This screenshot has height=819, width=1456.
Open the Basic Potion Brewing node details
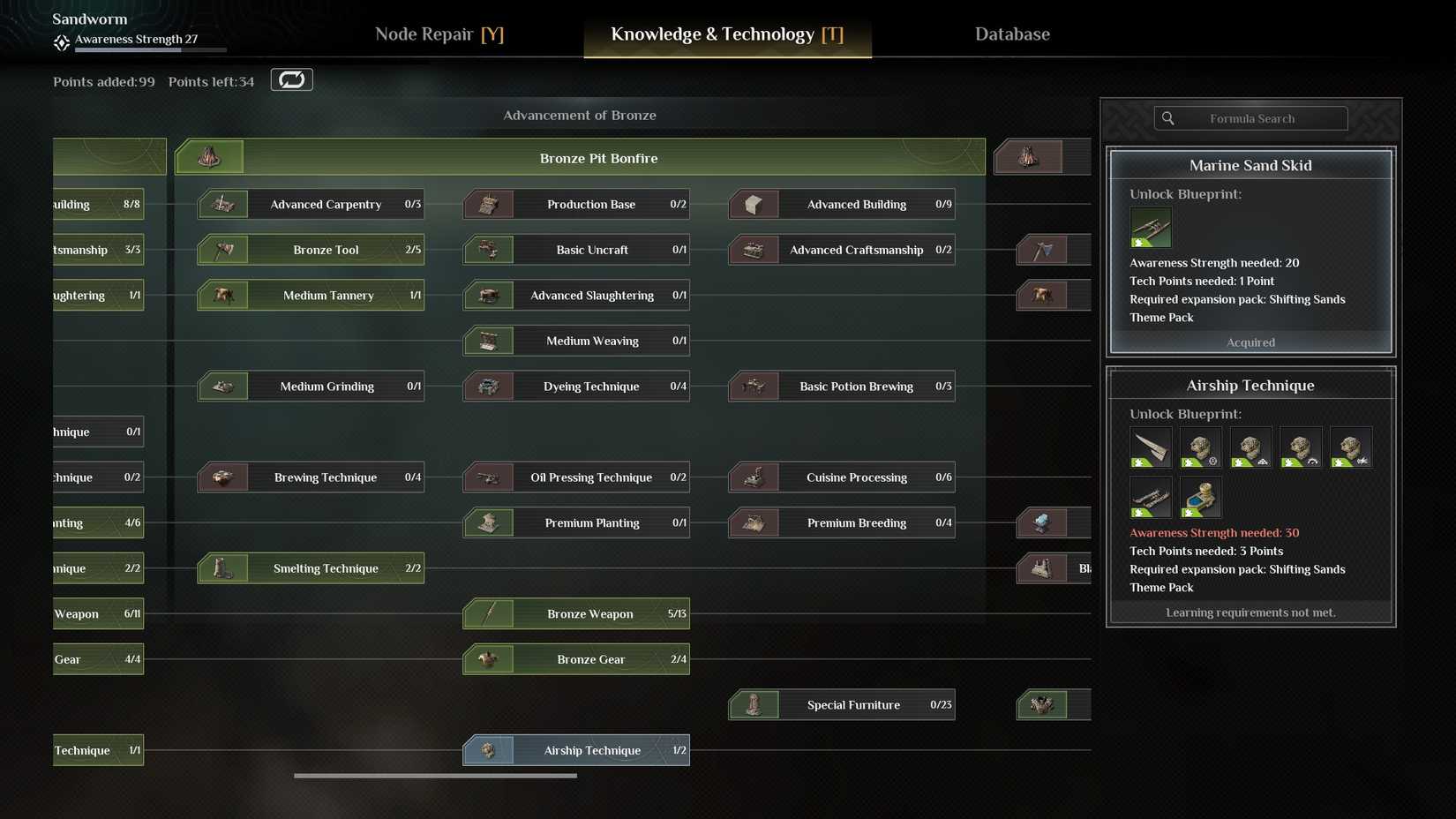point(840,386)
